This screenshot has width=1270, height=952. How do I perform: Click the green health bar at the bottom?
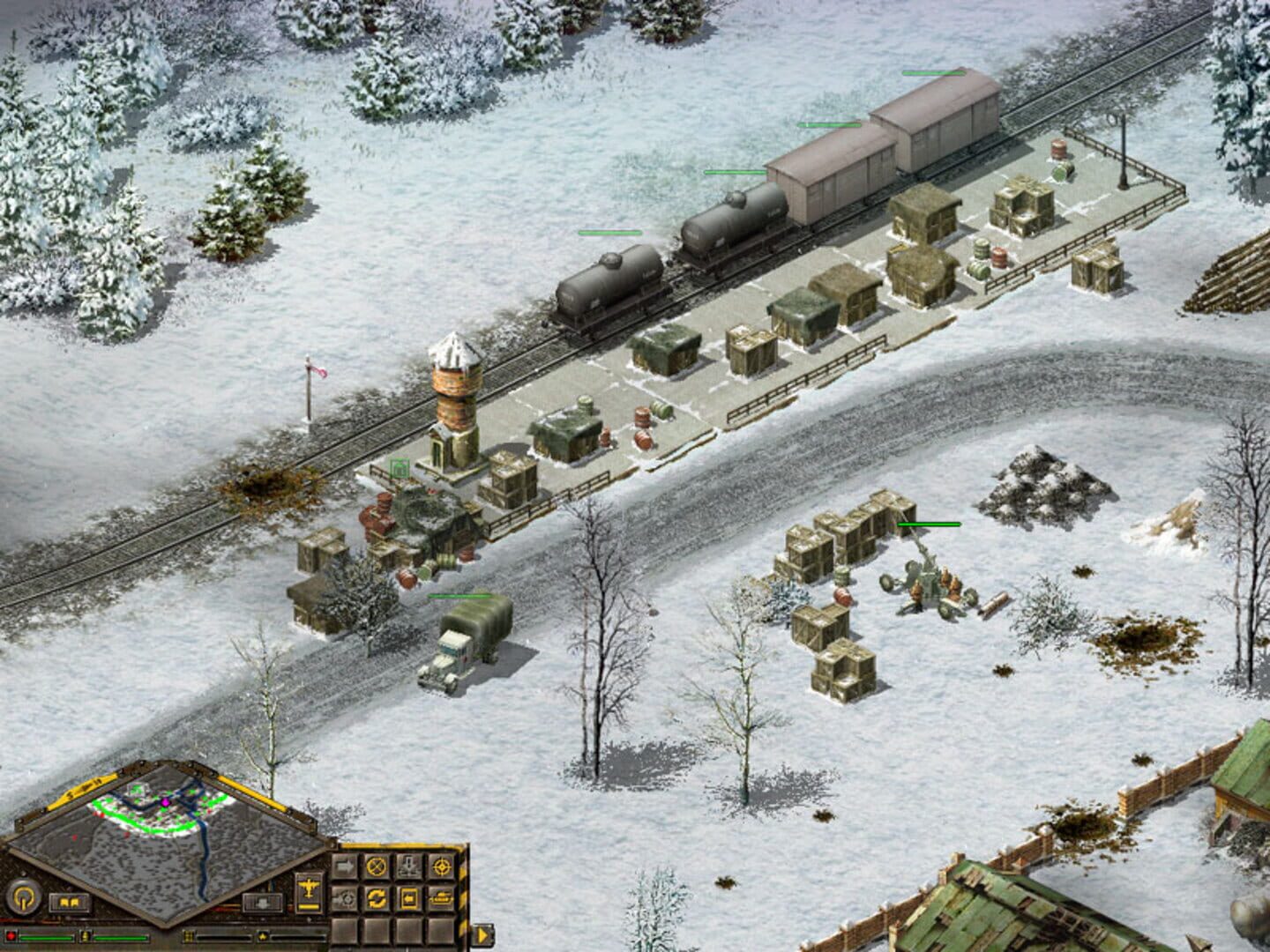[46, 937]
